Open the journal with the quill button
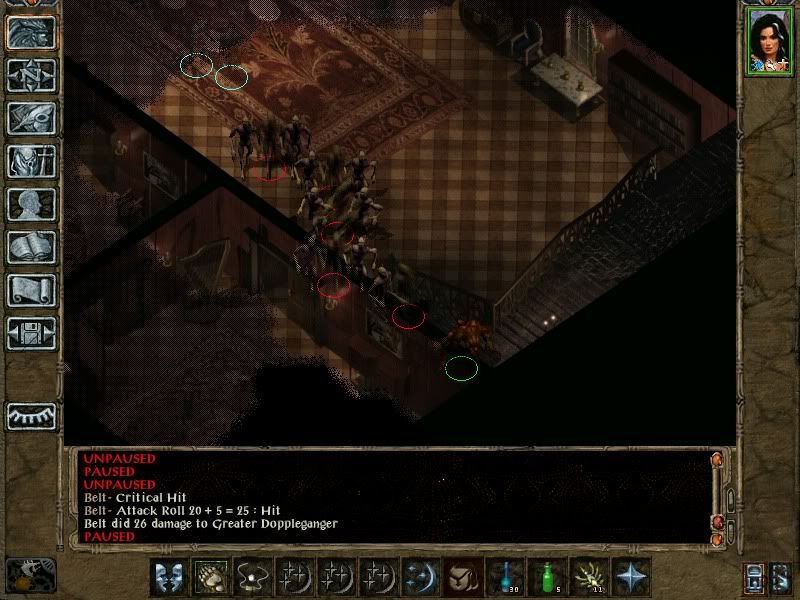Screen dimensions: 800x600 pyautogui.click(x=31, y=118)
